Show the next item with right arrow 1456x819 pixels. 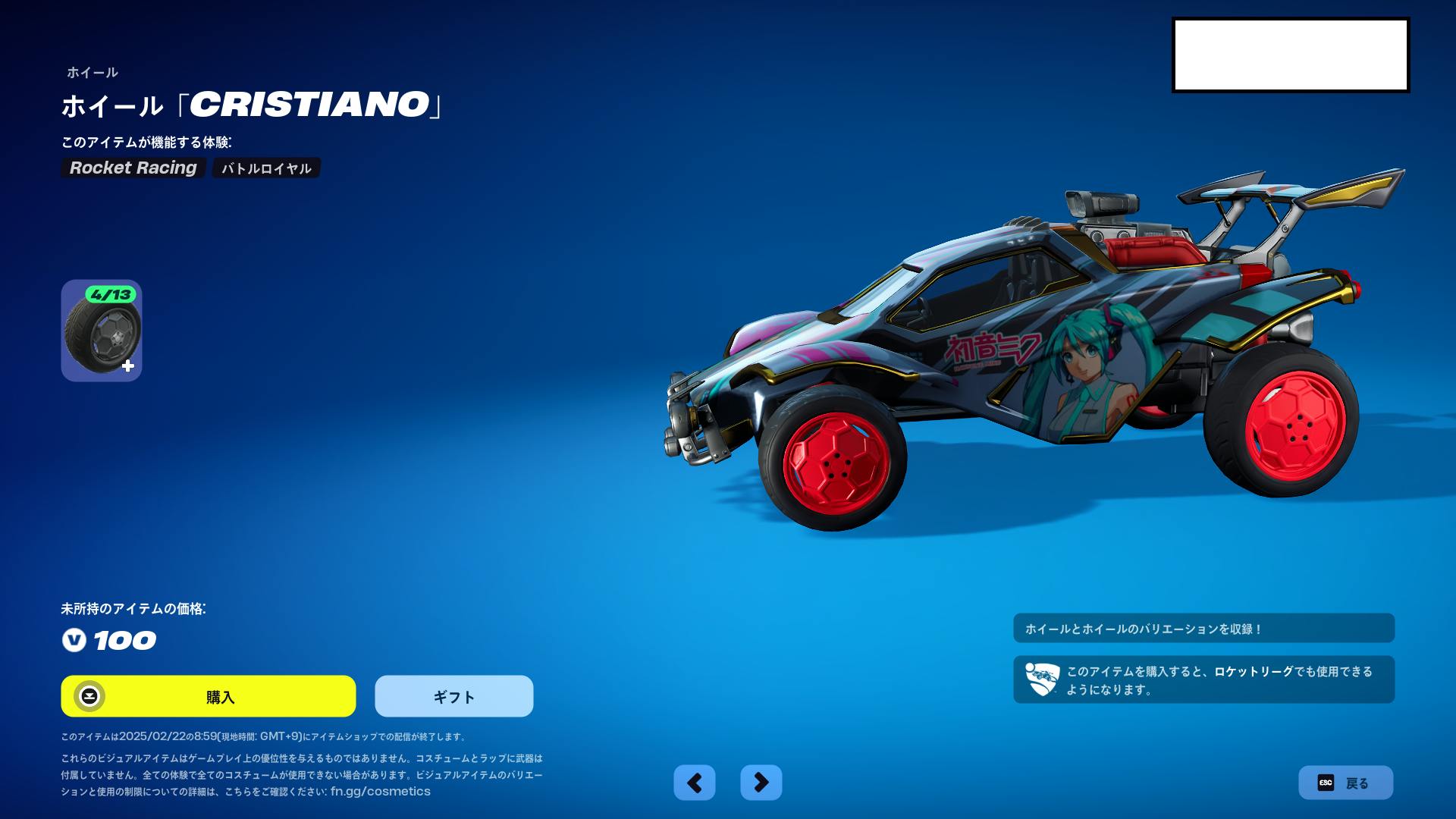(x=761, y=783)
